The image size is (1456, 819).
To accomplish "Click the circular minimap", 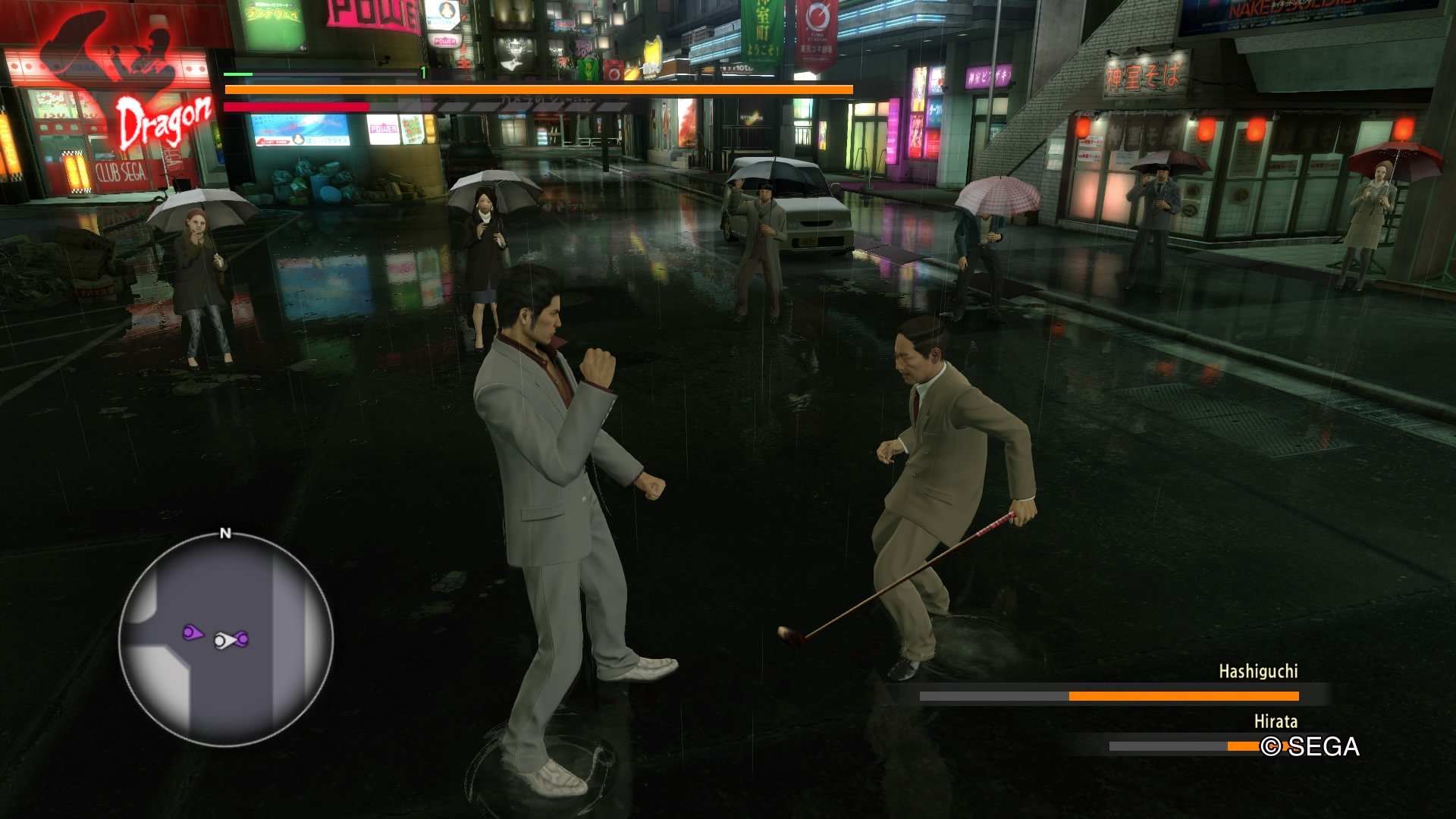I will coord(226,639).
